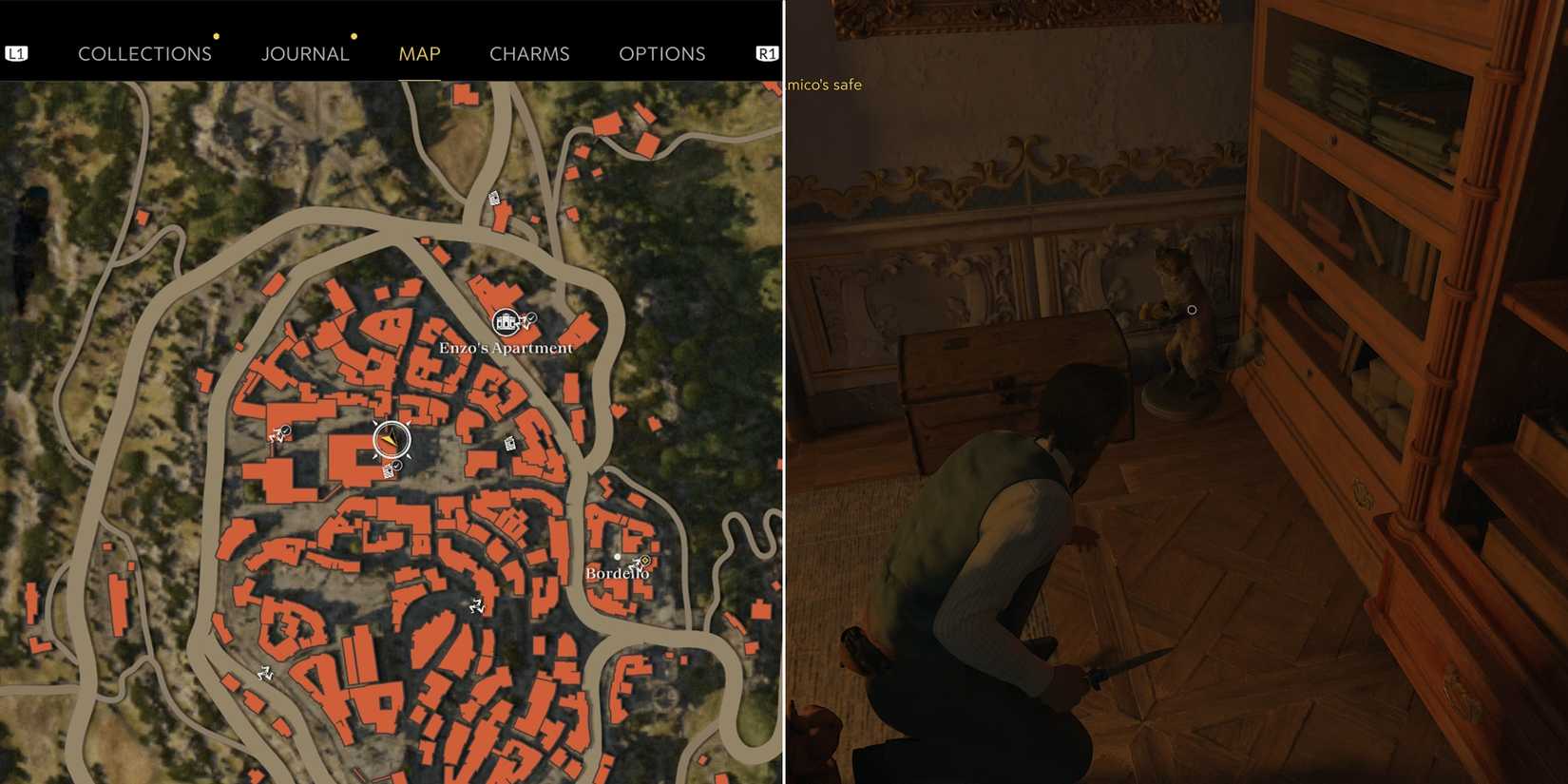Click the player compass position marker
The image size is (1568, 784).
point(391,438)
